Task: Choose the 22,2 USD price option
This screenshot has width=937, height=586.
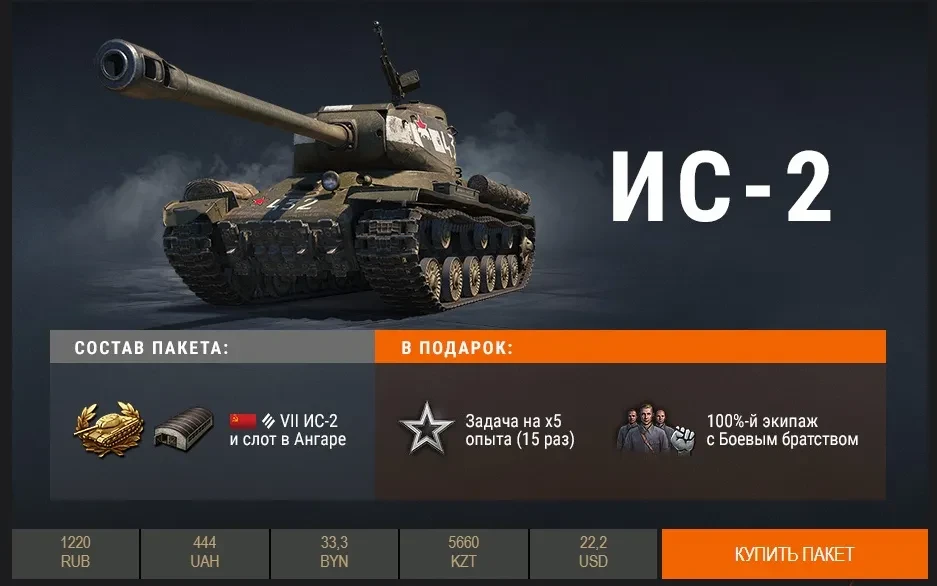Action: [x=593, y=552]
